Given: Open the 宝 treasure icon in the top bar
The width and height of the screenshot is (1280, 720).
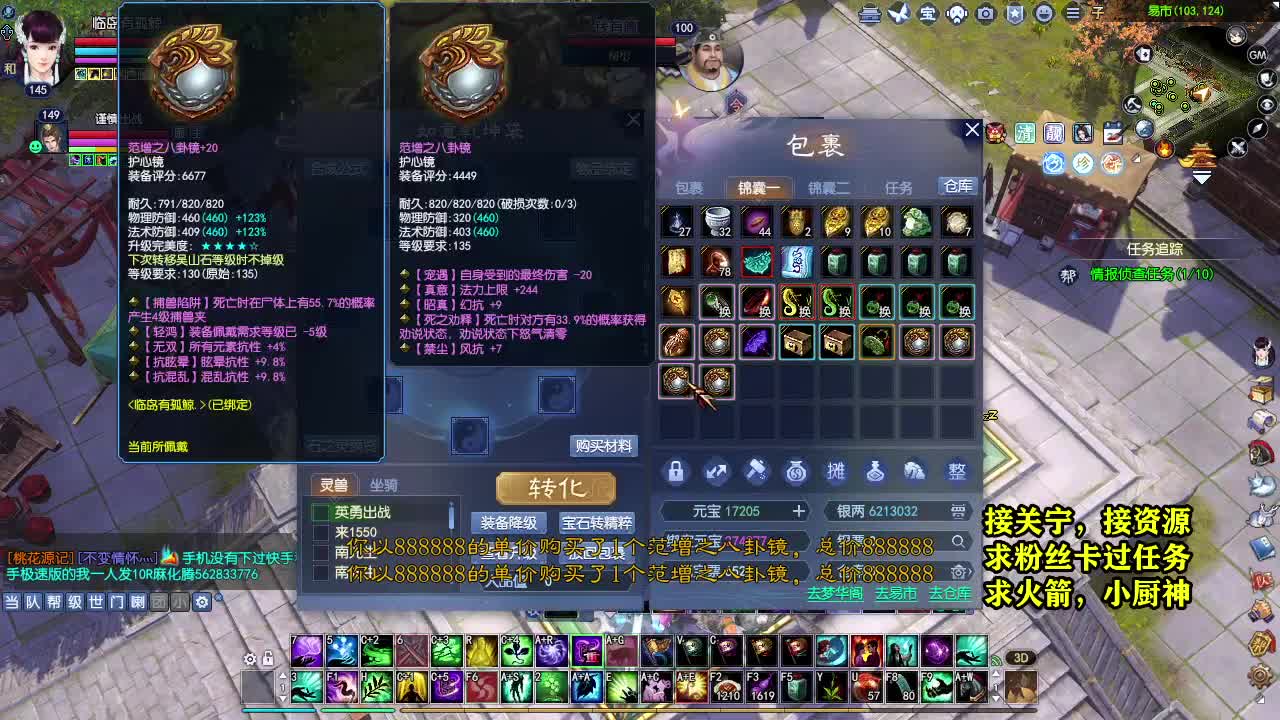Looking at the screenshot, I should coord(930,14).
